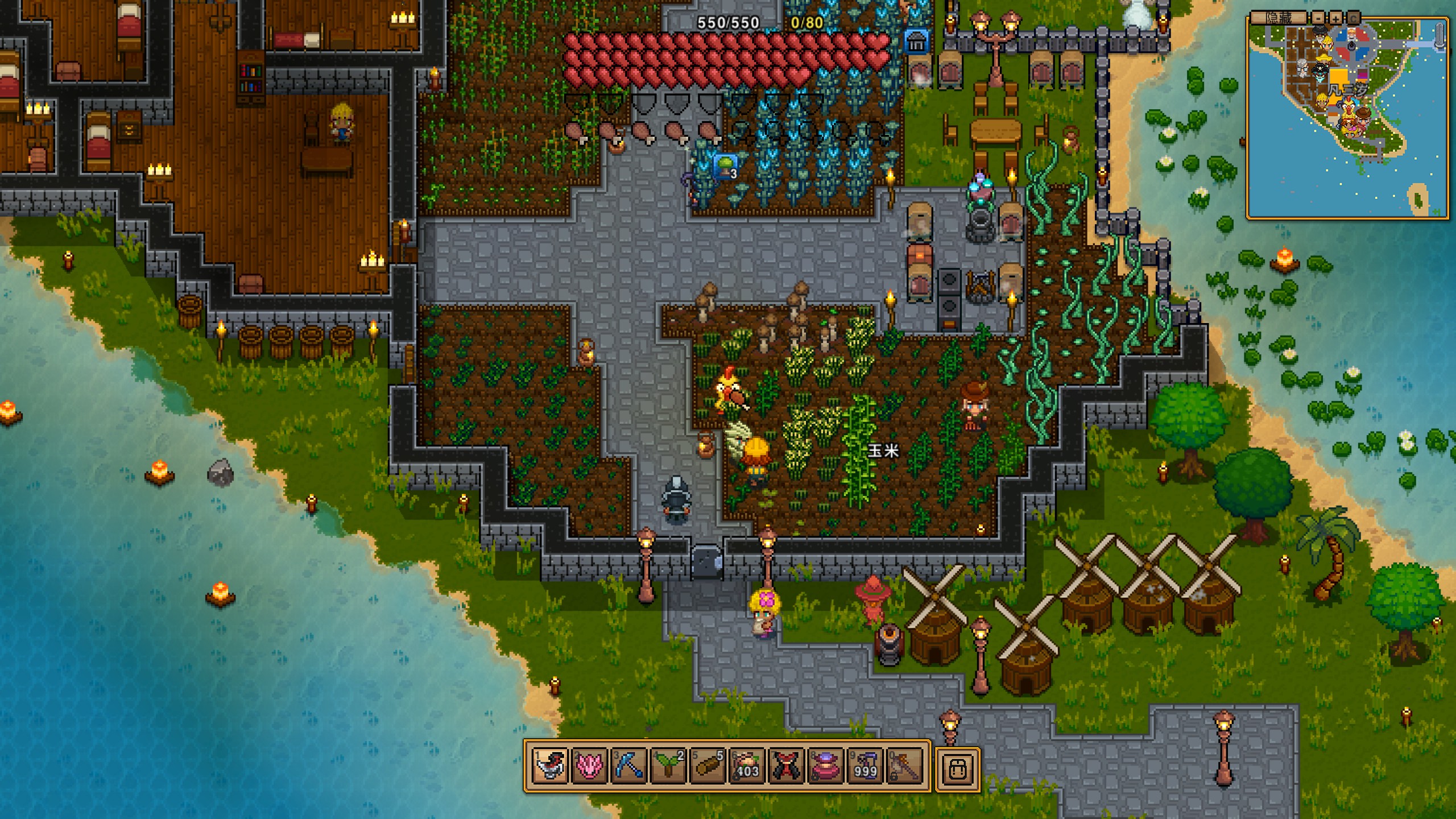Click the 隐藏 button to hide the minimap
The height and width of the screenshot is (819, 1456).
(x=1278, y=18)
